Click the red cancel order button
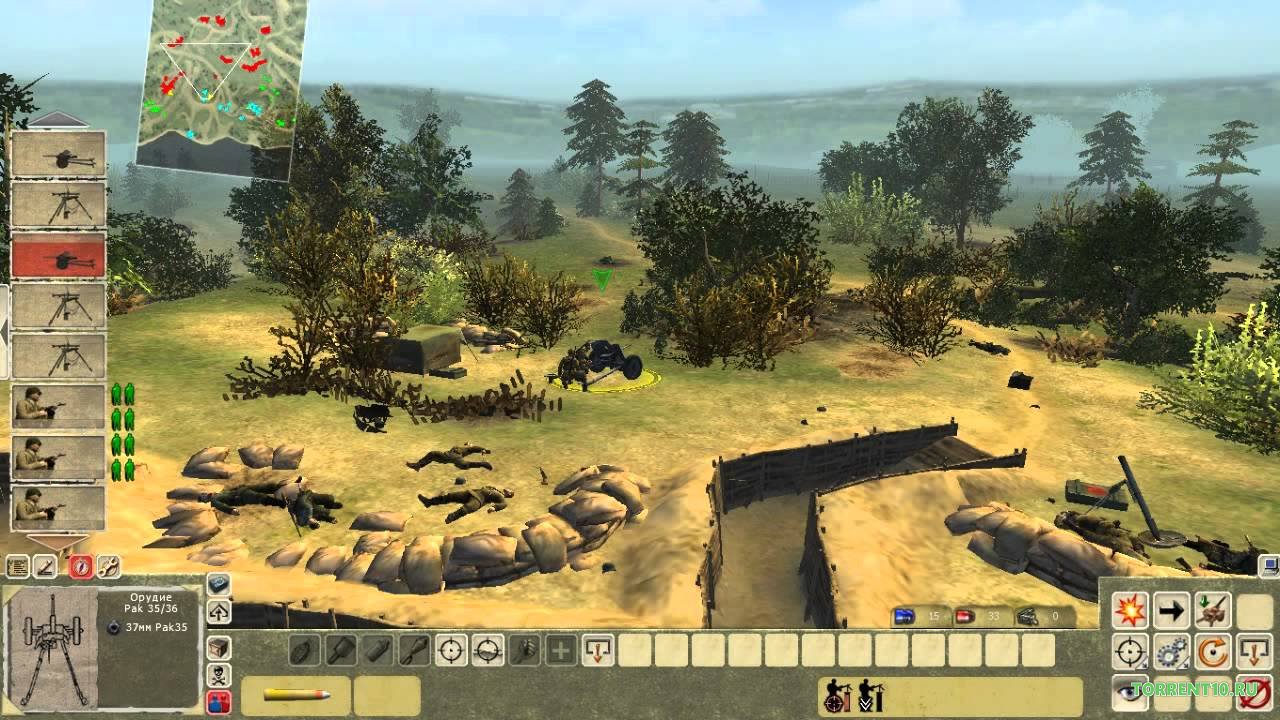The width and height of the screenshot is (1280, 720). (x=1254, y=693)
